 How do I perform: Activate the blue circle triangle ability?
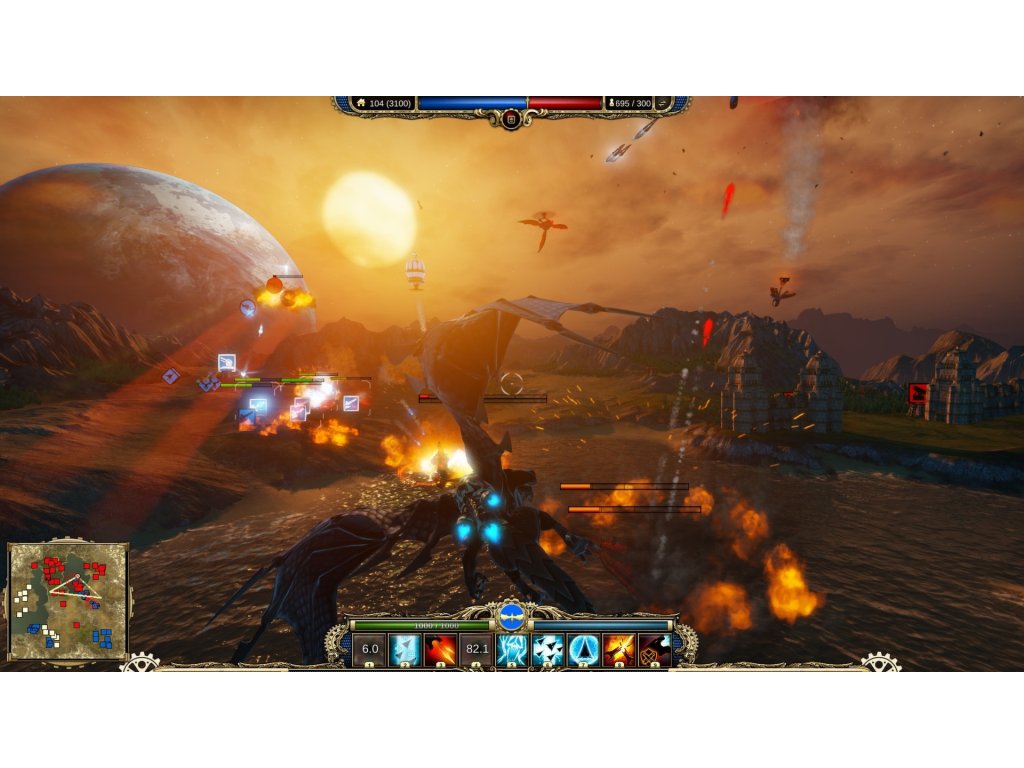click(583, 649)
